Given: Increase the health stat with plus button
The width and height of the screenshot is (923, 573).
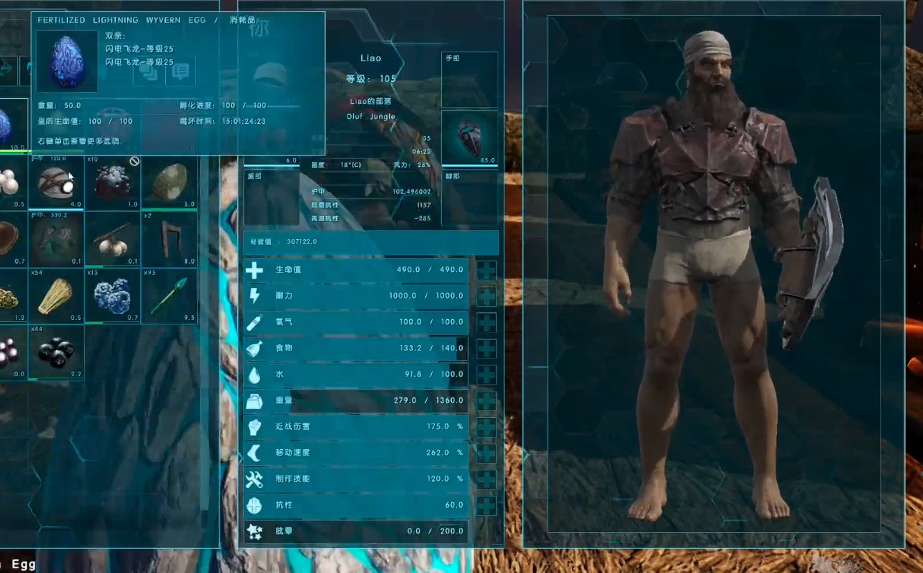Looking at the screenshot, I should 486,271.
